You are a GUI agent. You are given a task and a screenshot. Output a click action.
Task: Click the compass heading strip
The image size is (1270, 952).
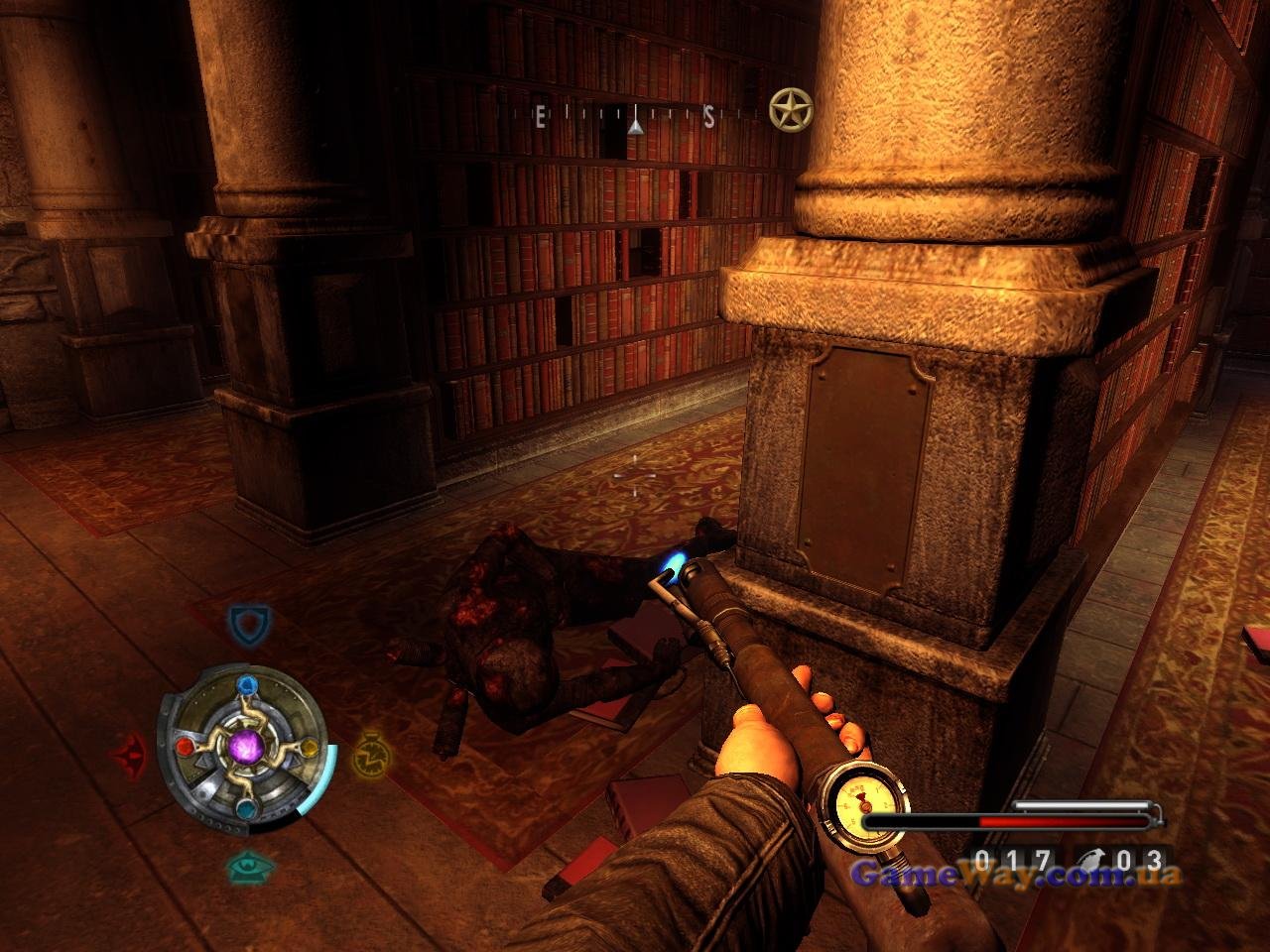[635, 118]
